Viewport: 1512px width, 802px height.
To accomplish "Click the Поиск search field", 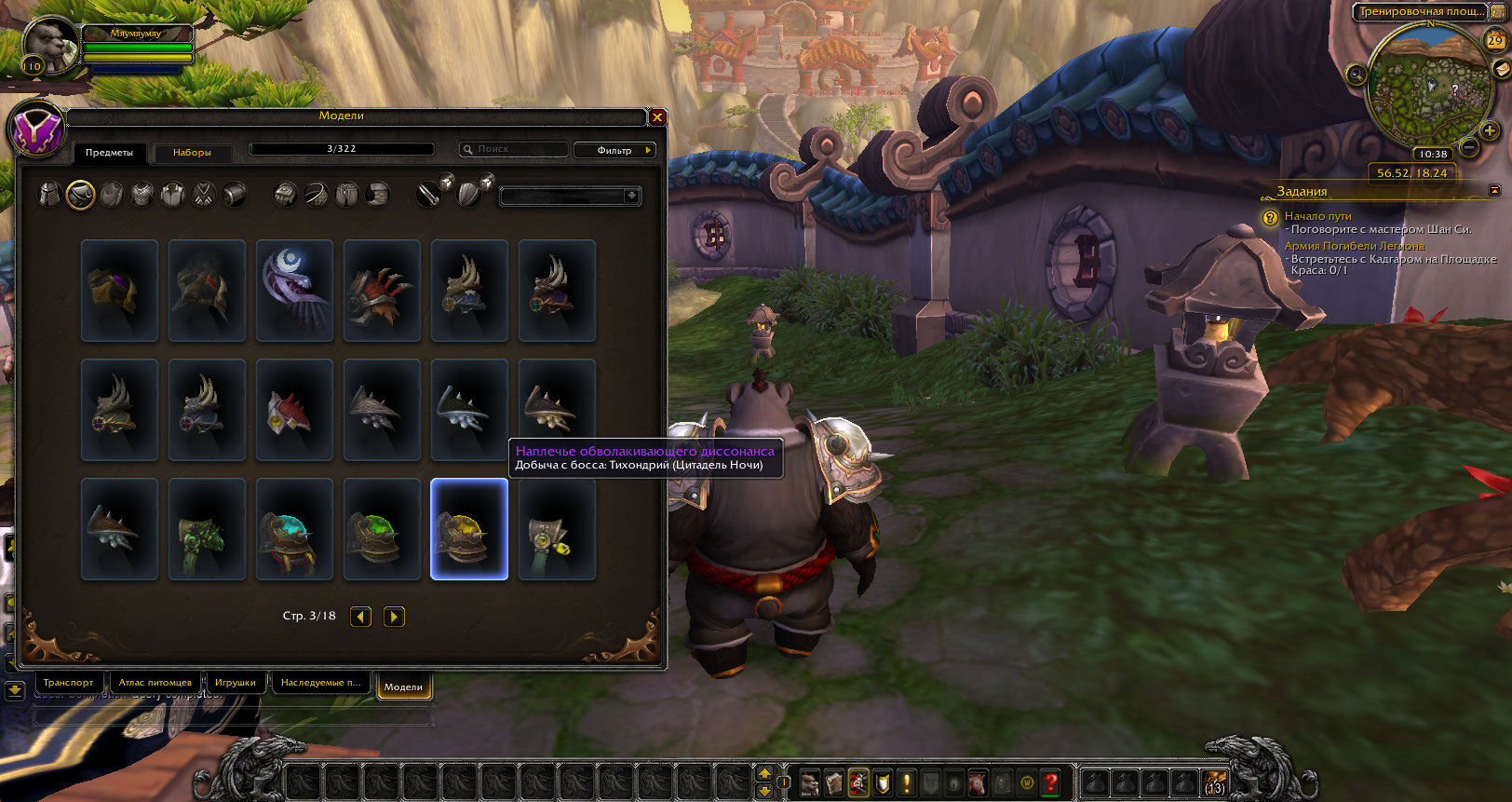I will coord(515,149).
